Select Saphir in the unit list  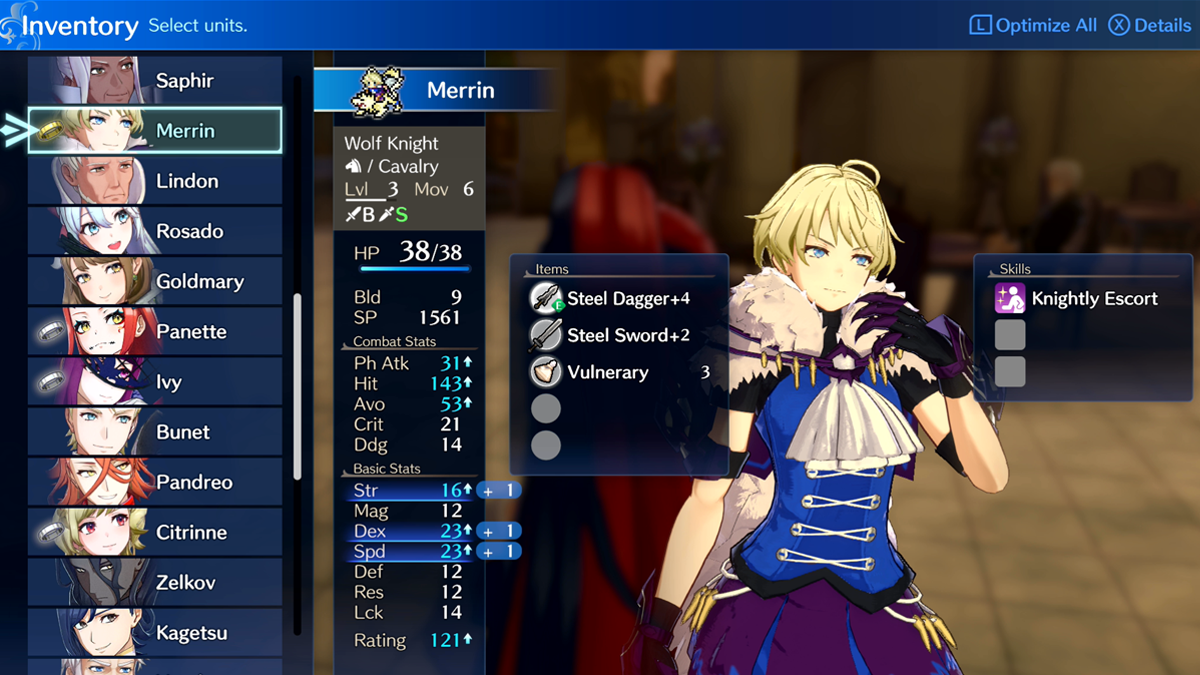click(x=155, y=81)
